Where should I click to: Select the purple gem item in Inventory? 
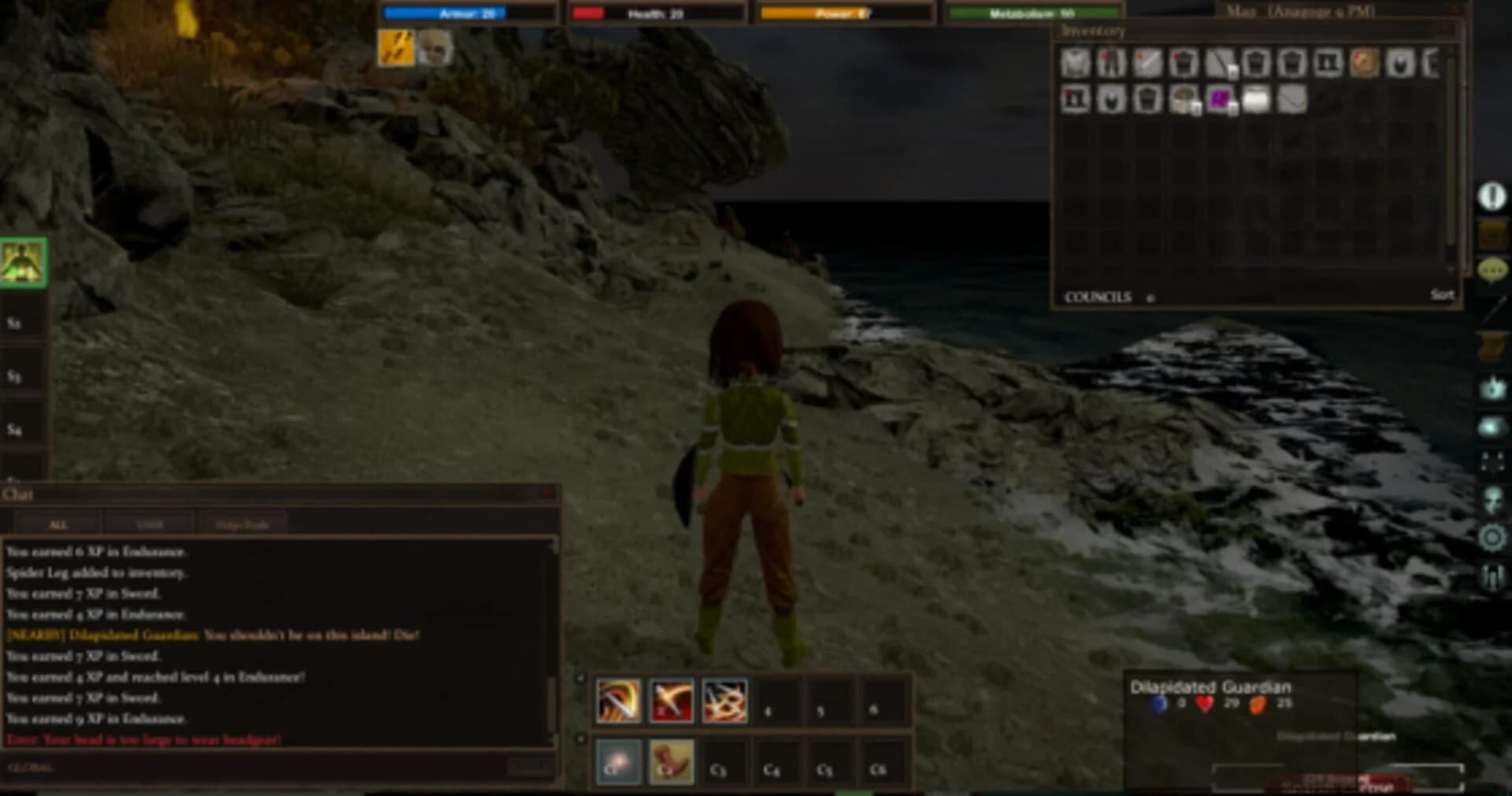click(x=1219, y=98)
